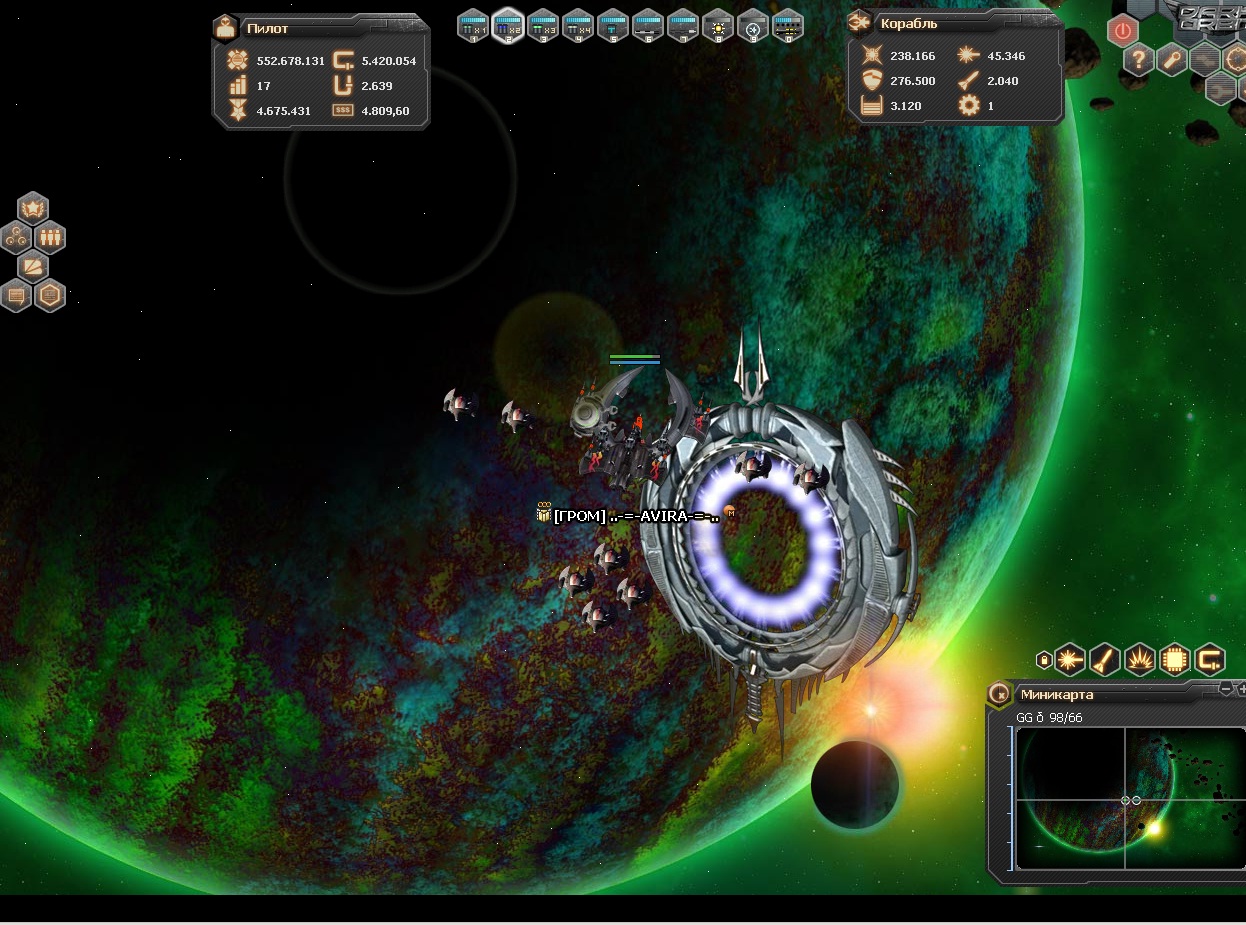Open the star laurel achievements icon

pos(33,209)
